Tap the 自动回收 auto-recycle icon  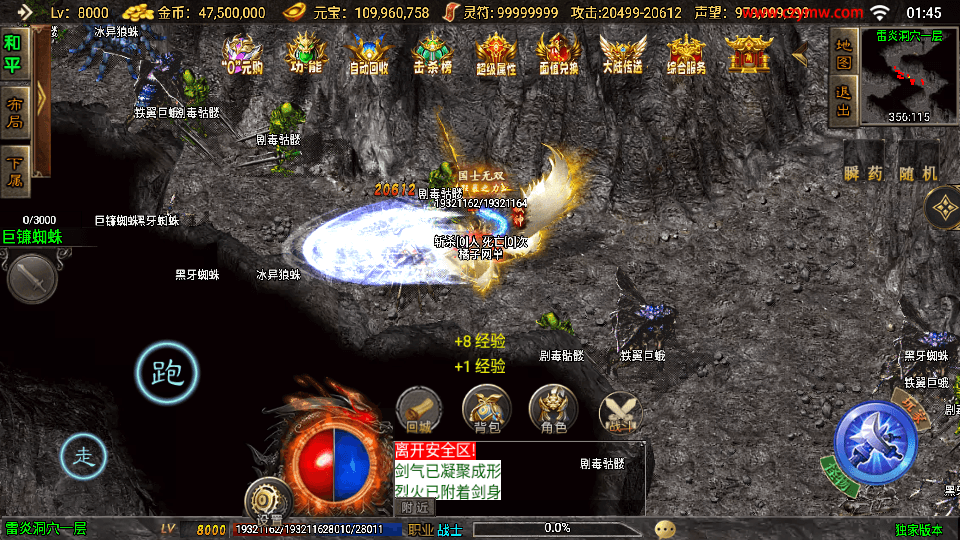point(369,55)
